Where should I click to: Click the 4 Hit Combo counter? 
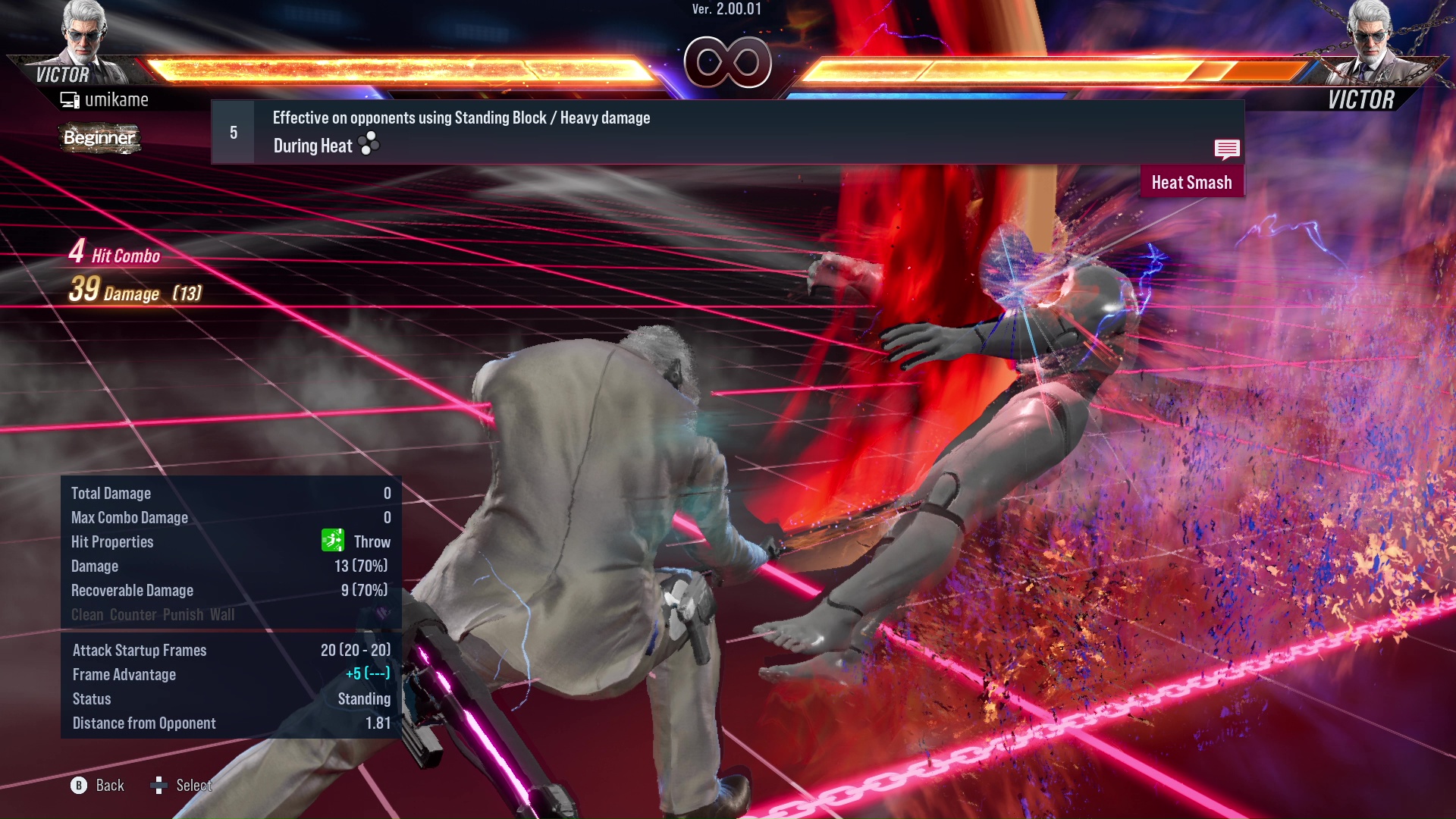point(114,255)
